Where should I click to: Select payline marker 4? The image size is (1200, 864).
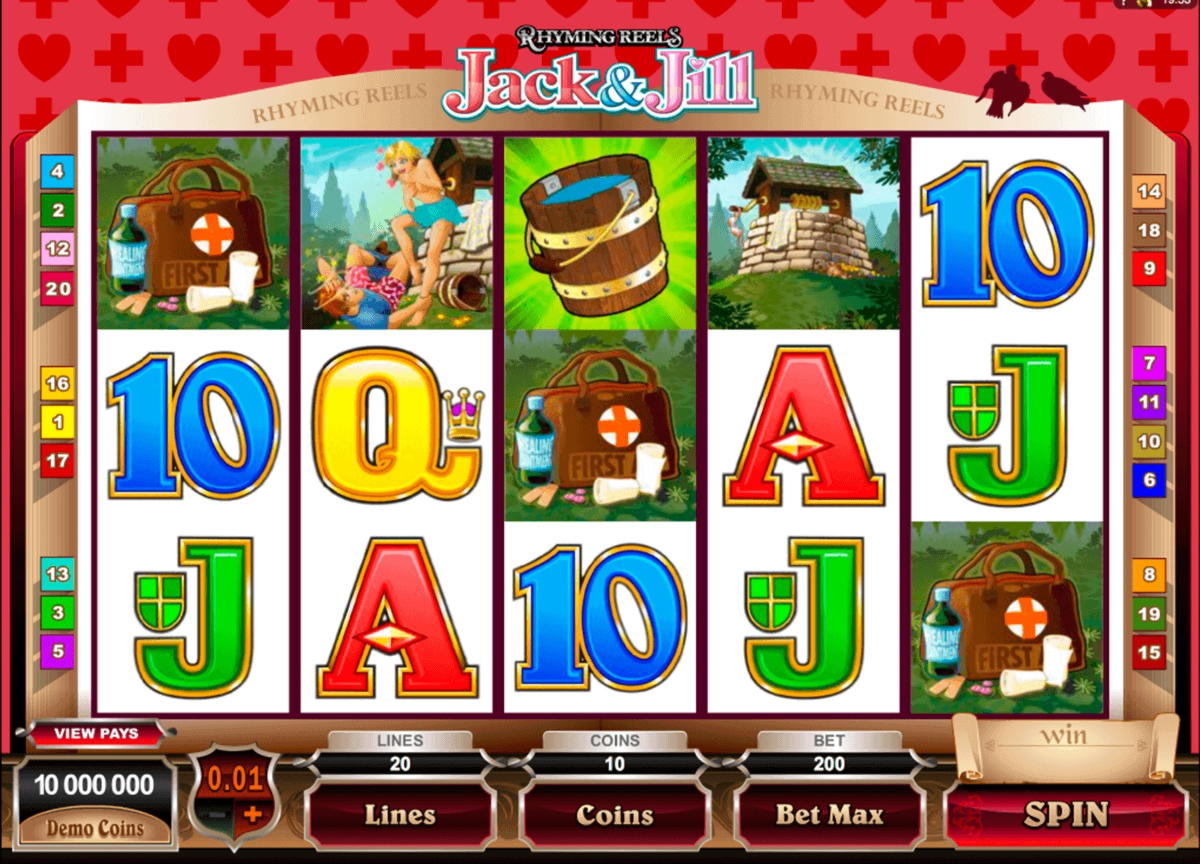[57, 172]
